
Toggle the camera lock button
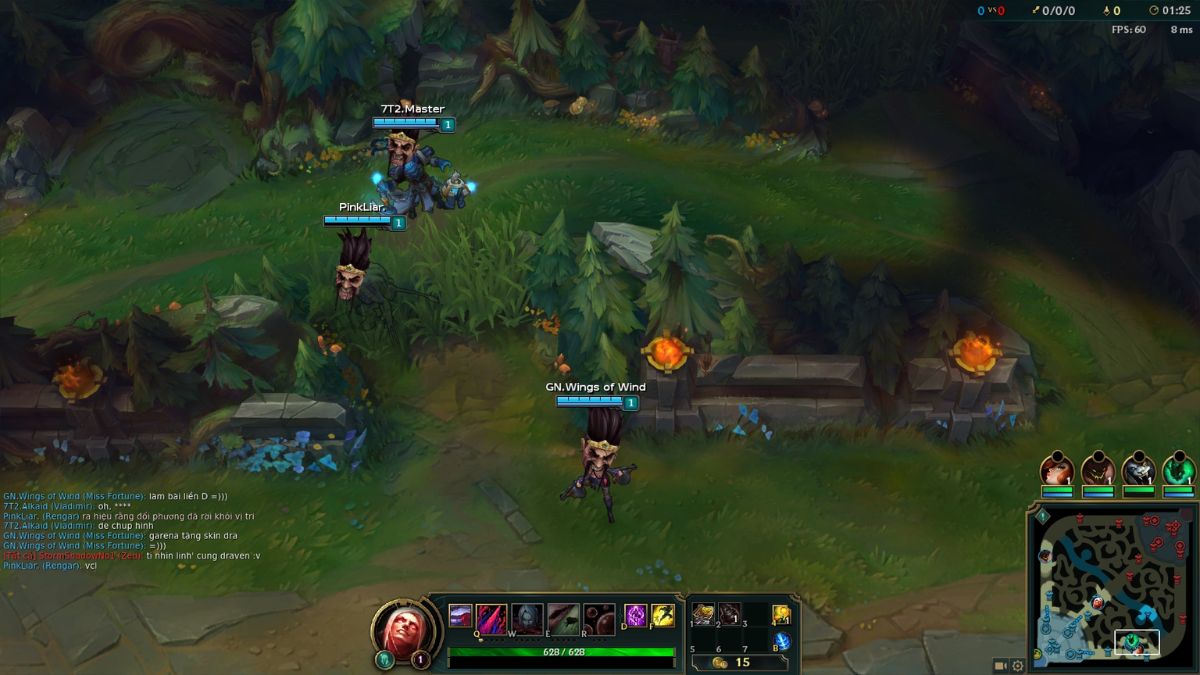click(x=1000, y=665)
